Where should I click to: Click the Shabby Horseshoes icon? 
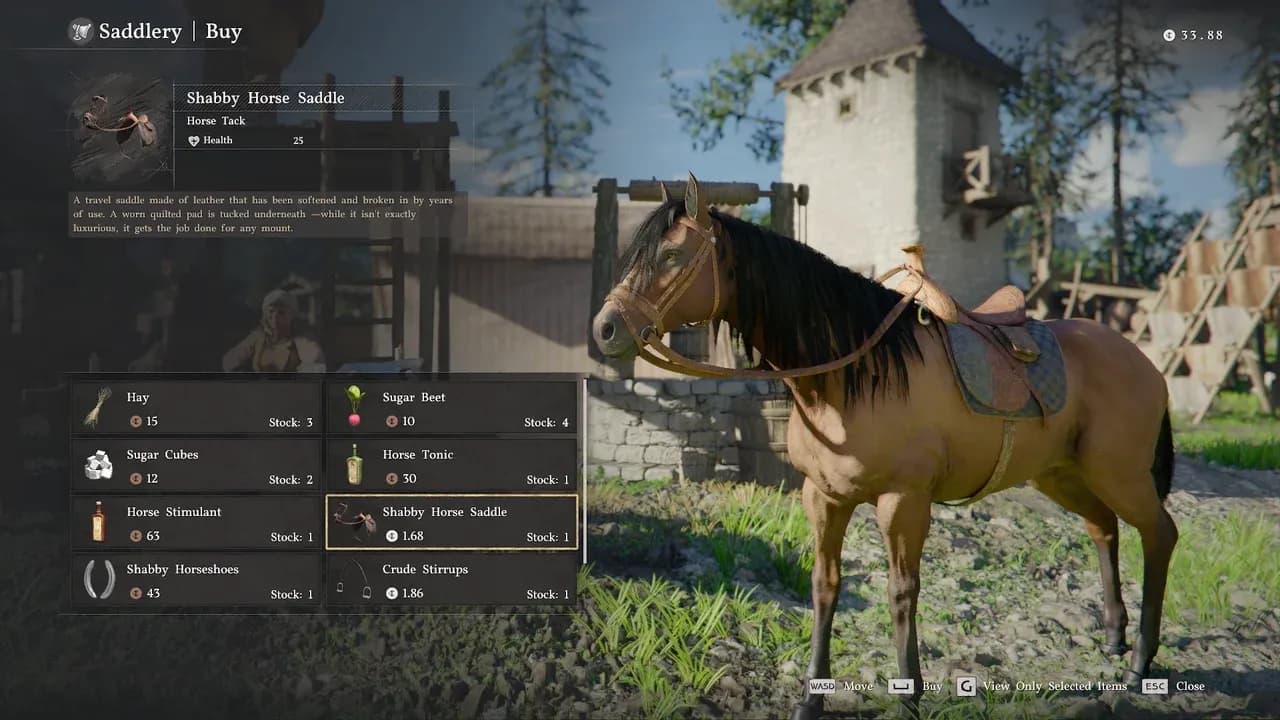[x=97, y=580]
